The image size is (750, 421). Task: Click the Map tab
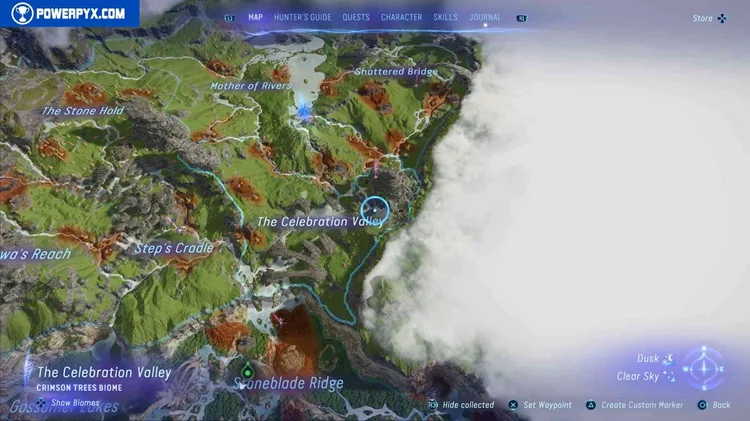coord(255,17)
